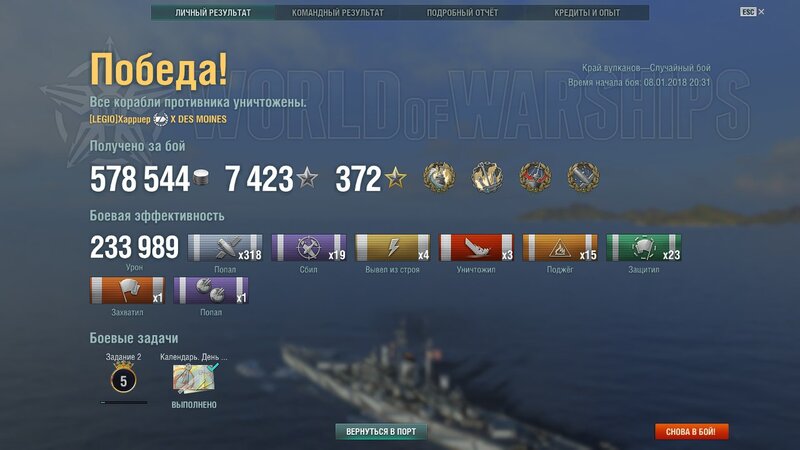Show the Кредиты и опыт tab

click(x=587, y=13)
